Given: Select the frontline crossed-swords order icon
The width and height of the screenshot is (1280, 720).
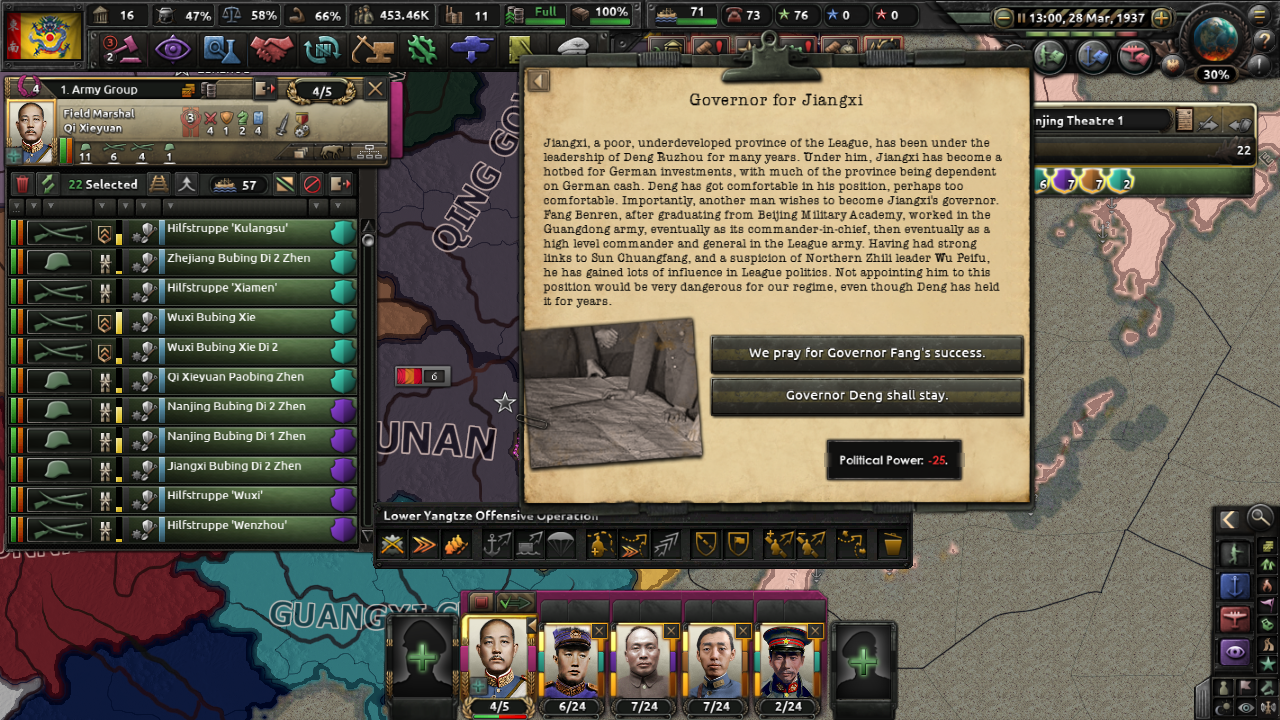Looking at the screenshot, I should click(393, 543).
